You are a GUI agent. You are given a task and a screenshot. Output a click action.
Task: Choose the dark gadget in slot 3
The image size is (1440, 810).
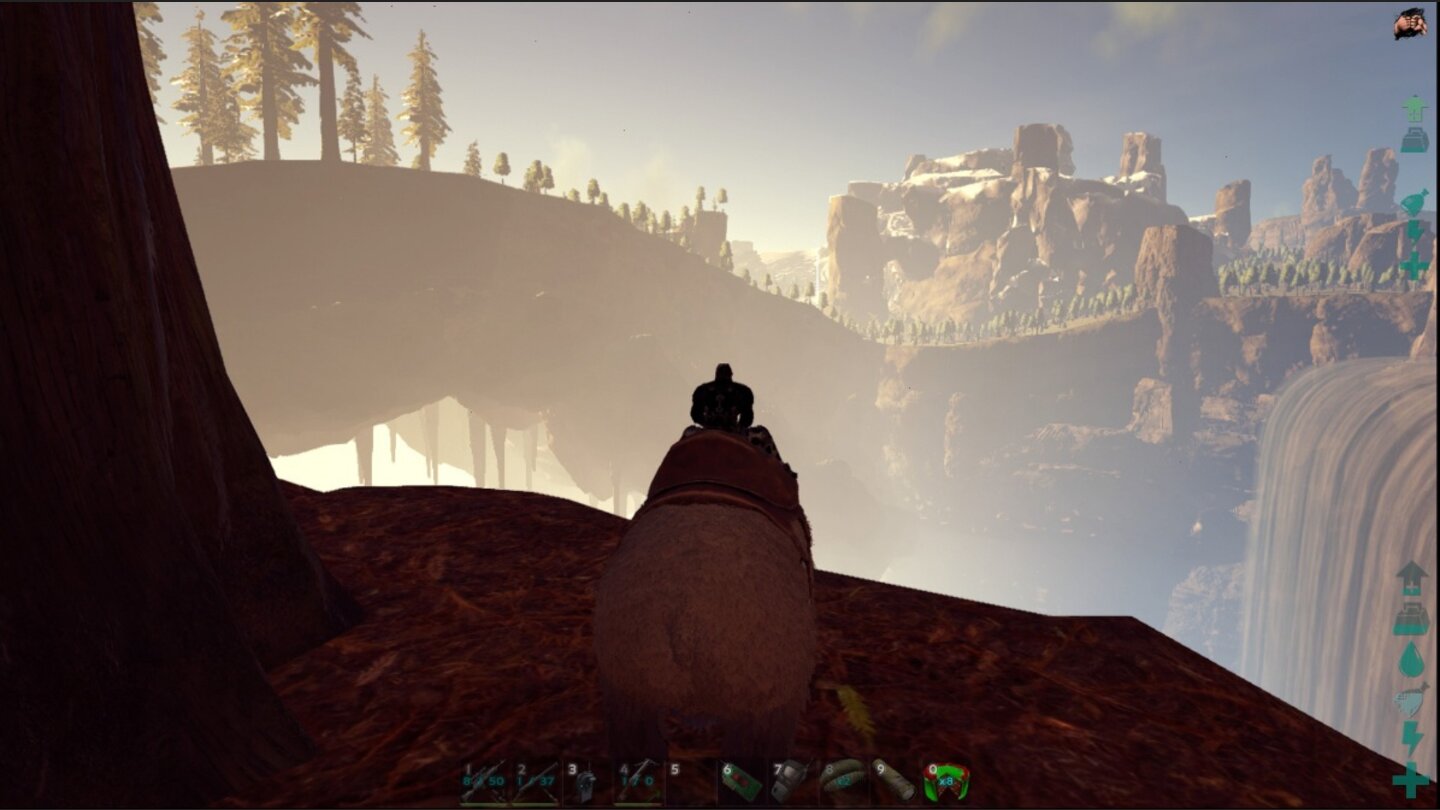click(x=587, y=782)
